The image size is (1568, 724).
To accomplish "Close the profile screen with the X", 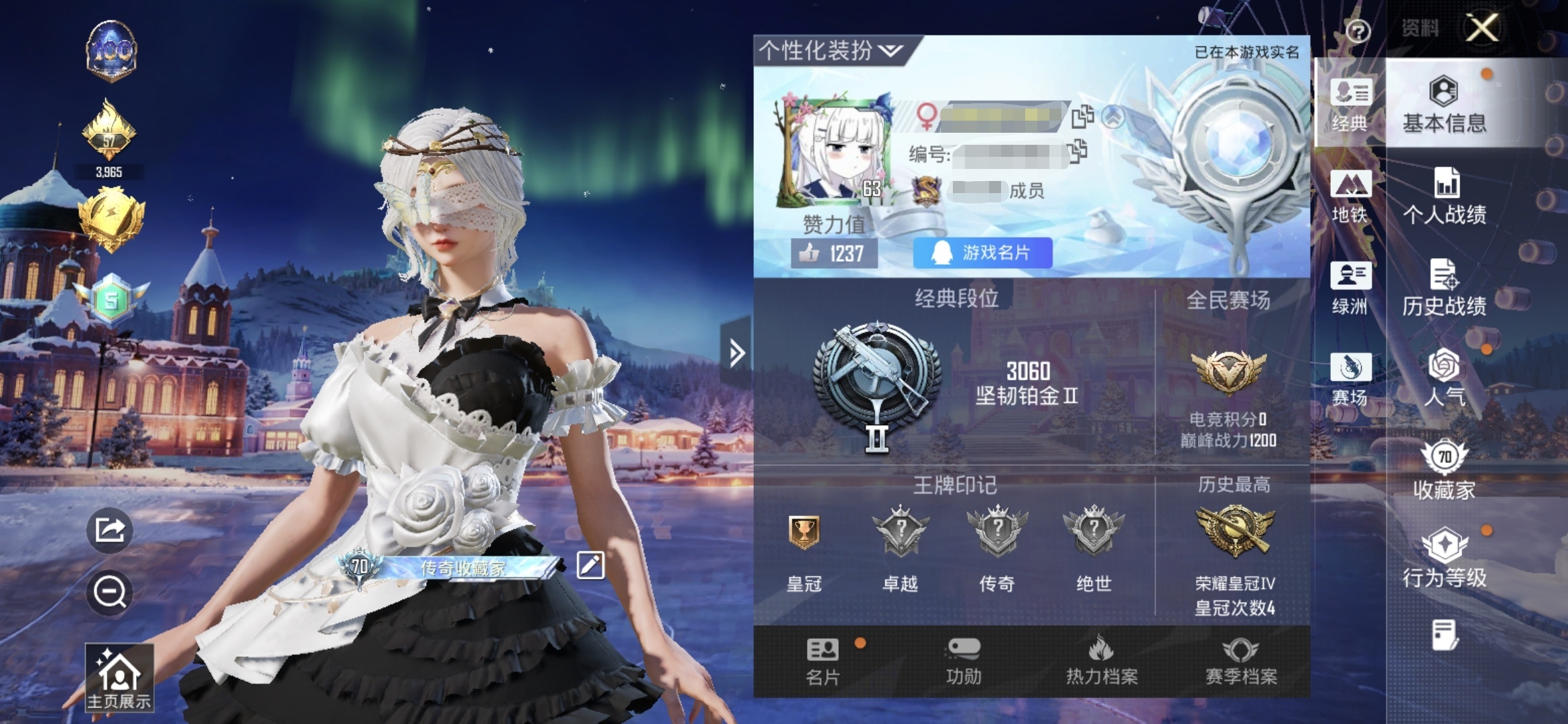I will [x=1482, y=28].
